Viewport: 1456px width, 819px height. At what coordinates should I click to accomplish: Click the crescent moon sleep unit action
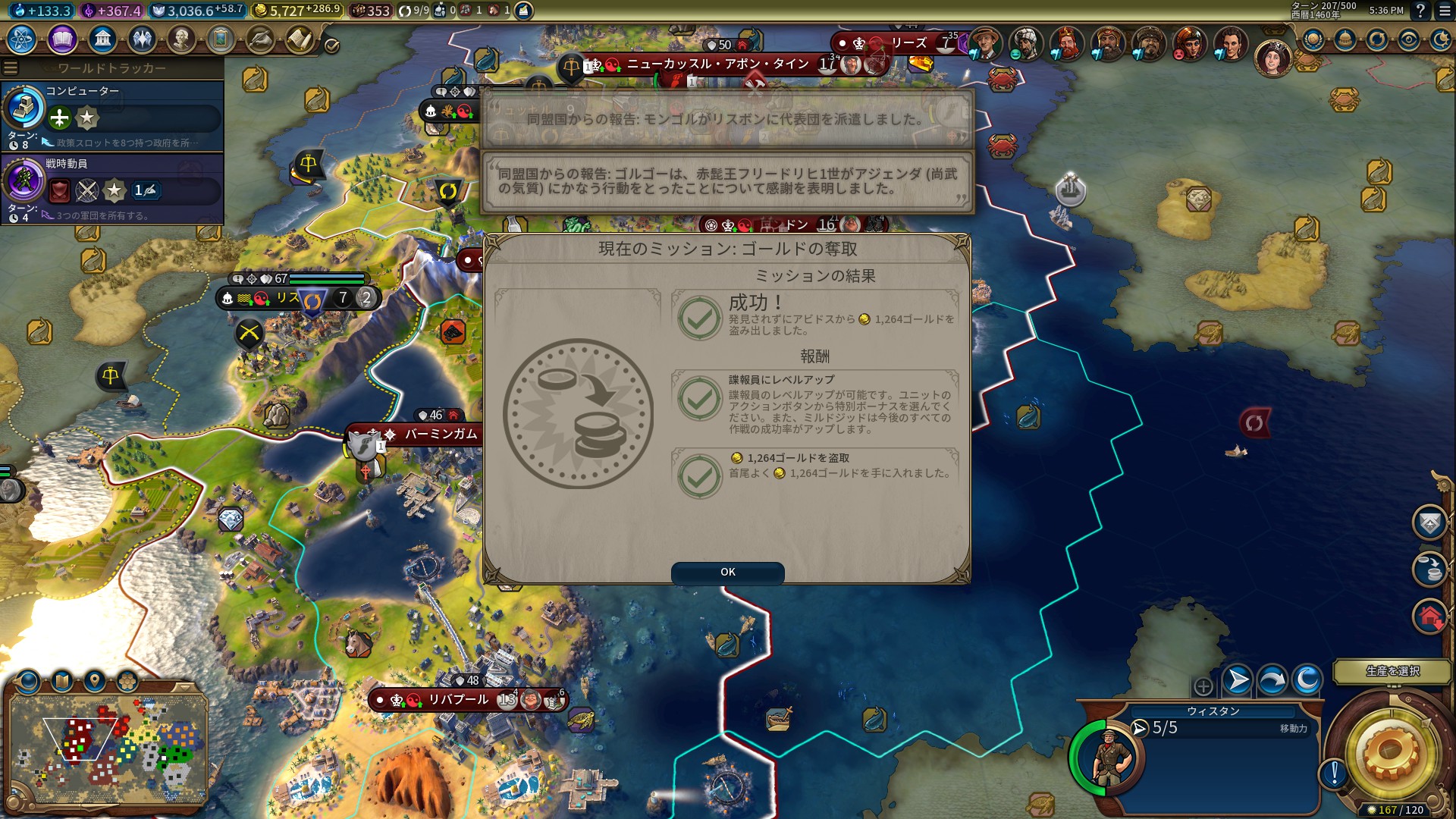click(x=1307, y=680)
